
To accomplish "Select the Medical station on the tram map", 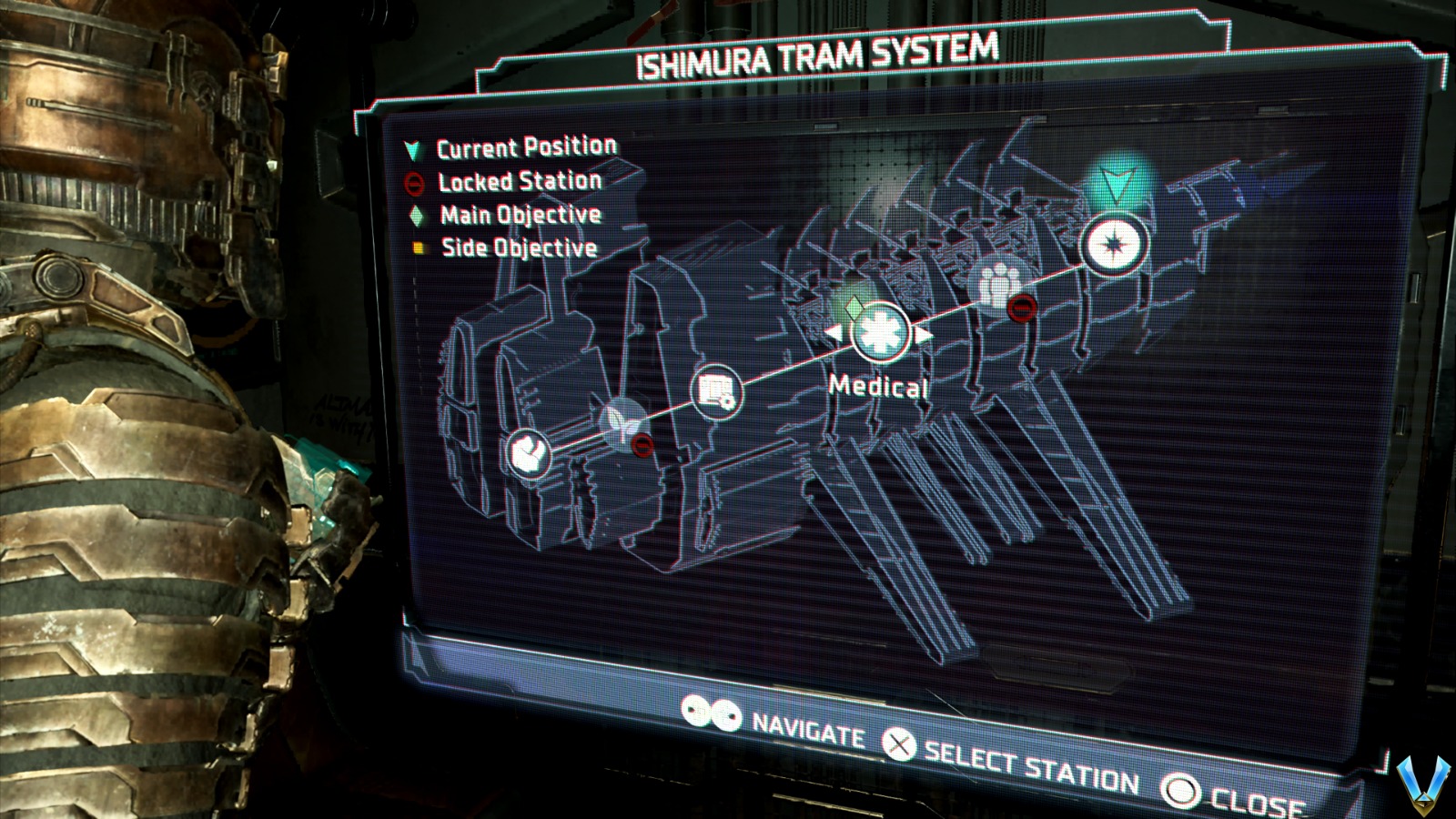I will 880,332.
